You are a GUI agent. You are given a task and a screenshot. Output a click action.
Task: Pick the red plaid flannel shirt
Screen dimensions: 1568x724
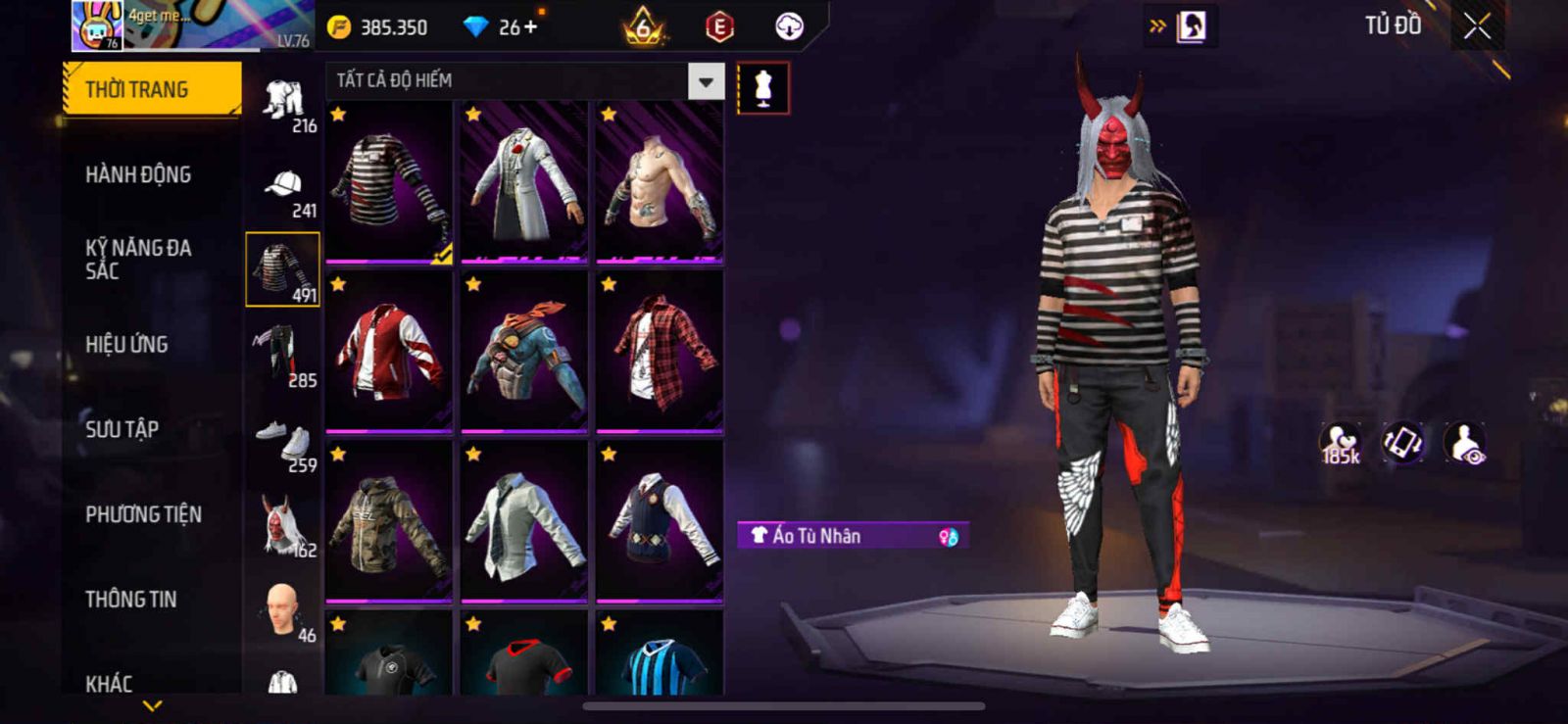coord(660,351)
